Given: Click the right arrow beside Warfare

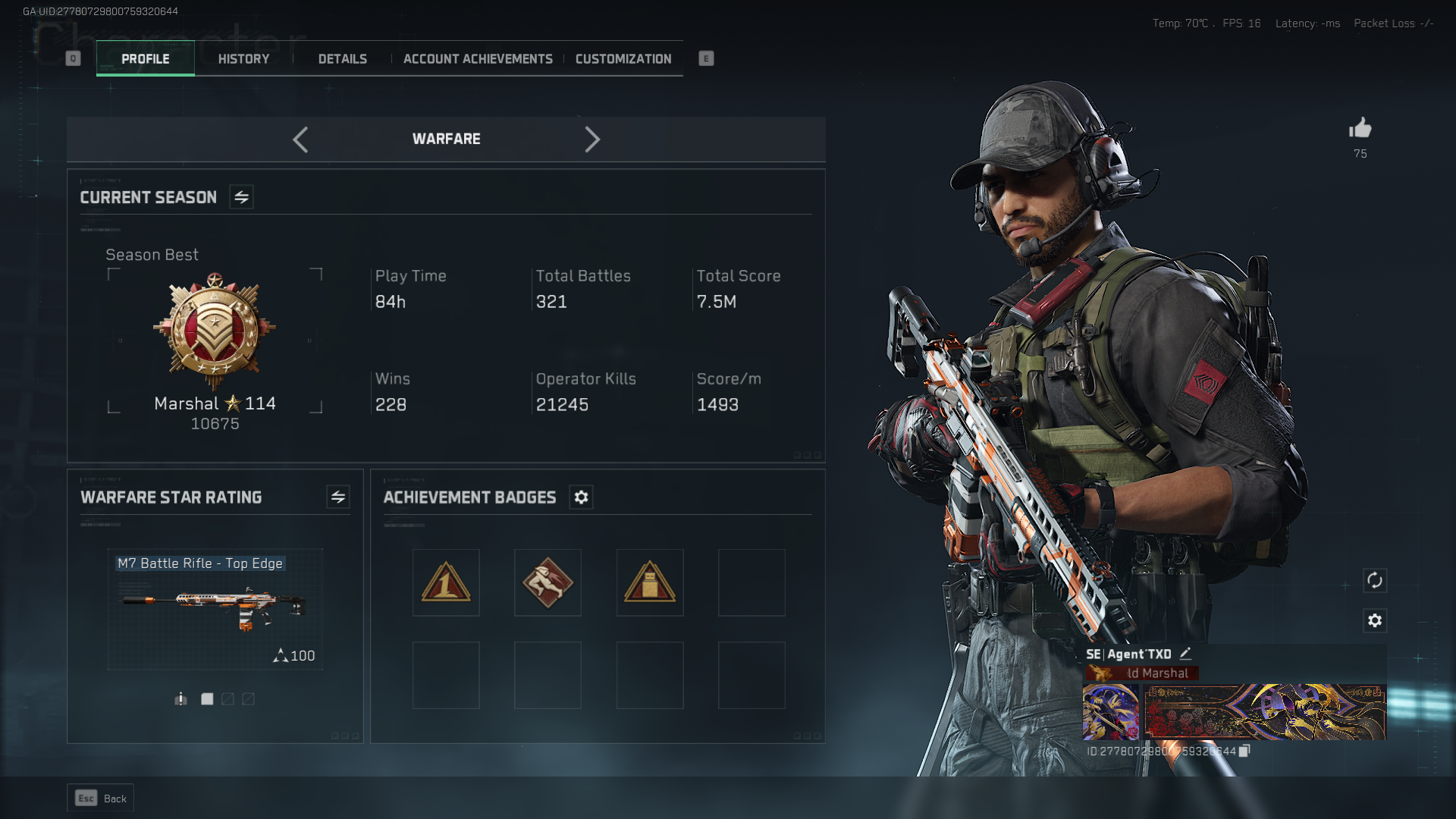Looking at the screenshot, I should point(592,140).
